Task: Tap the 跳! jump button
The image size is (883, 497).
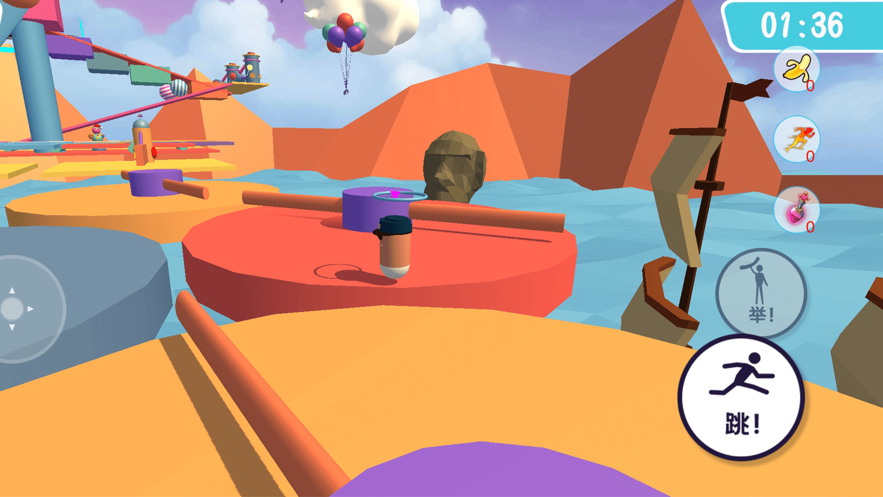Action: point(741,396)
